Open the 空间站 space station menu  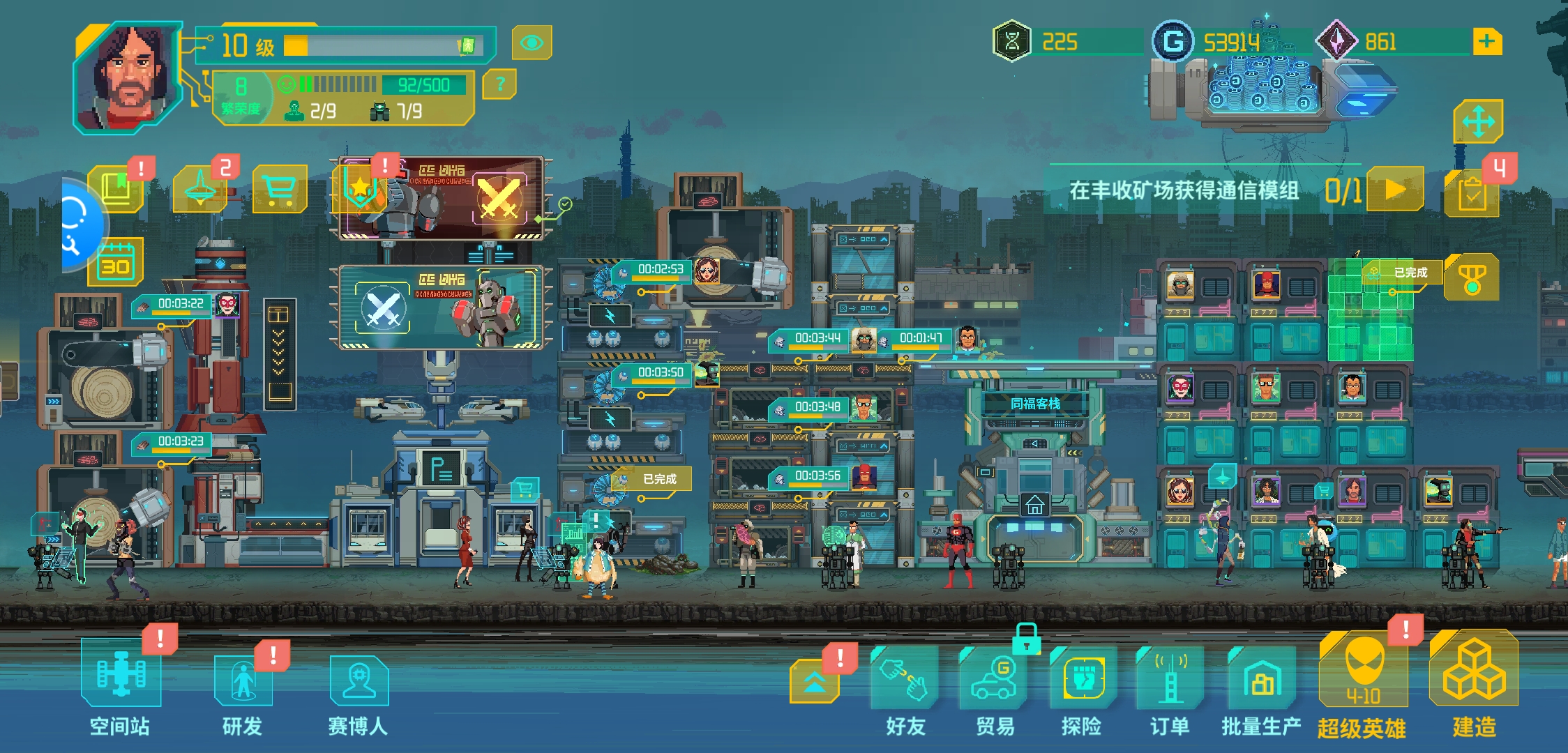coord(120,676)
